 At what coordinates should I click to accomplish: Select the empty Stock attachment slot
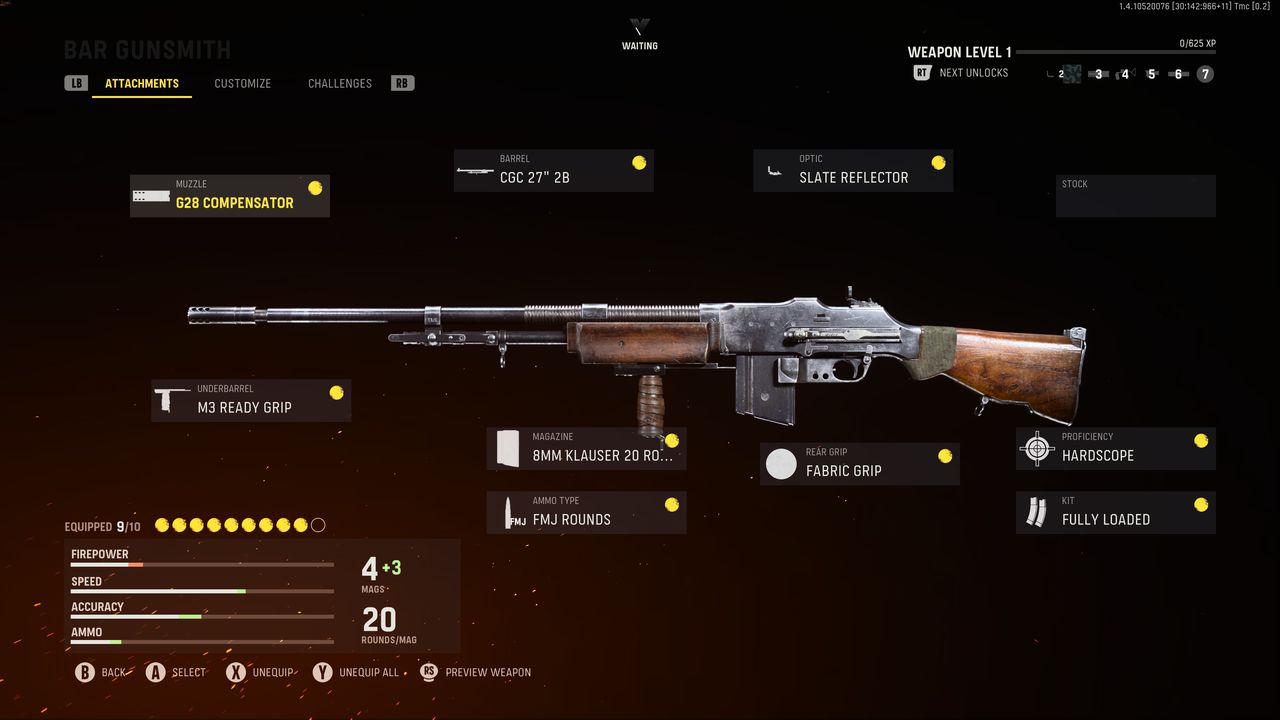[x=1135, y=195]
